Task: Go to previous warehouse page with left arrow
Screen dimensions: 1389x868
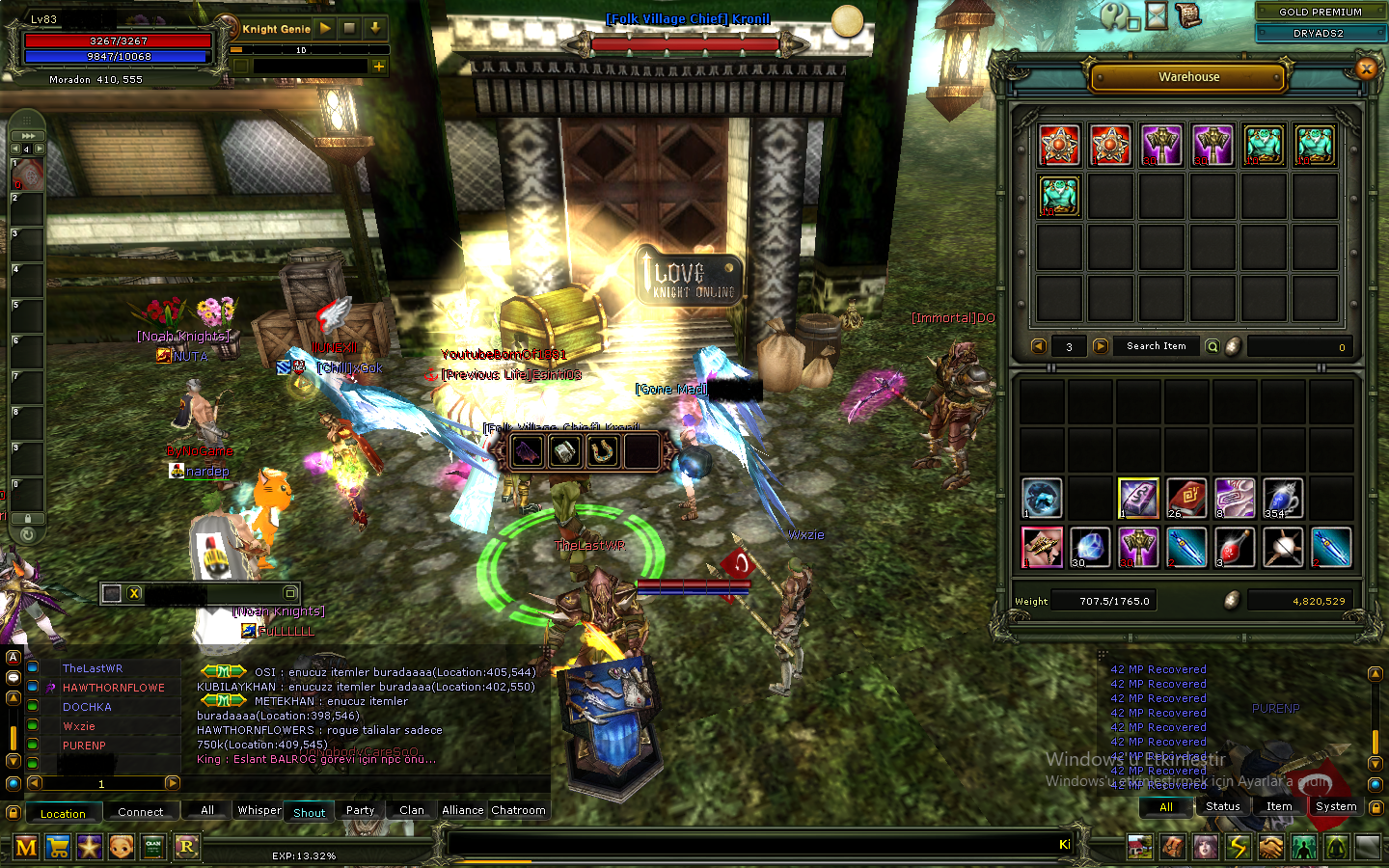Action: [x=1039, y=345]
